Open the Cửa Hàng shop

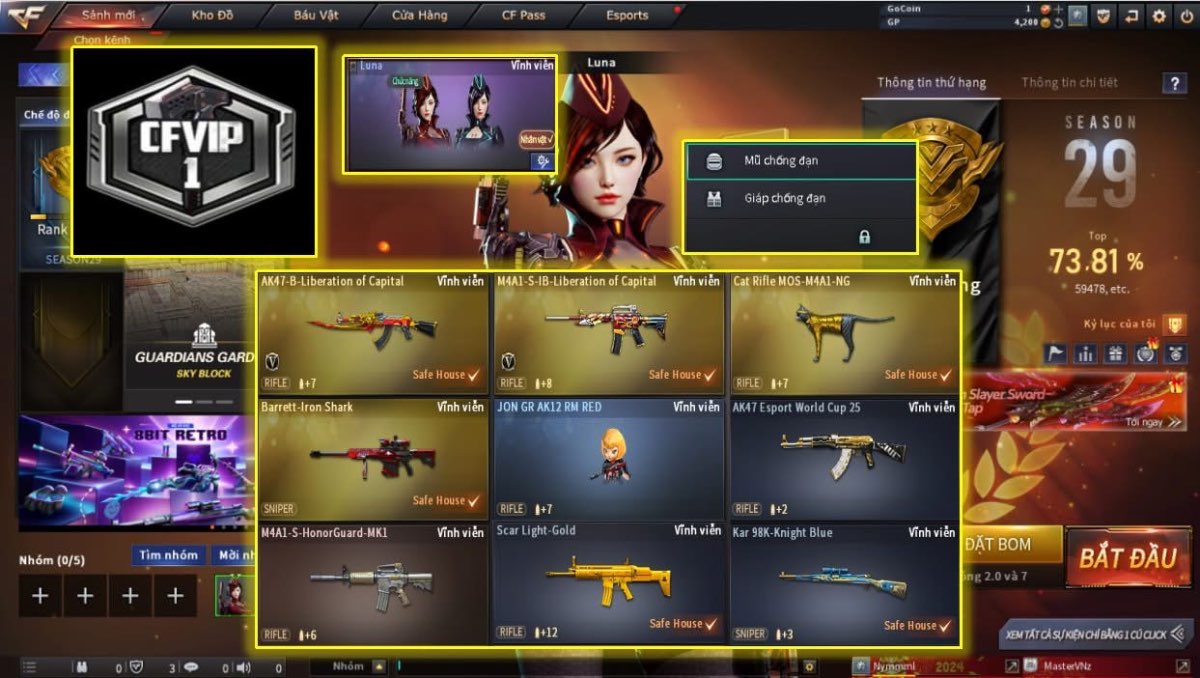pos(420,15)
